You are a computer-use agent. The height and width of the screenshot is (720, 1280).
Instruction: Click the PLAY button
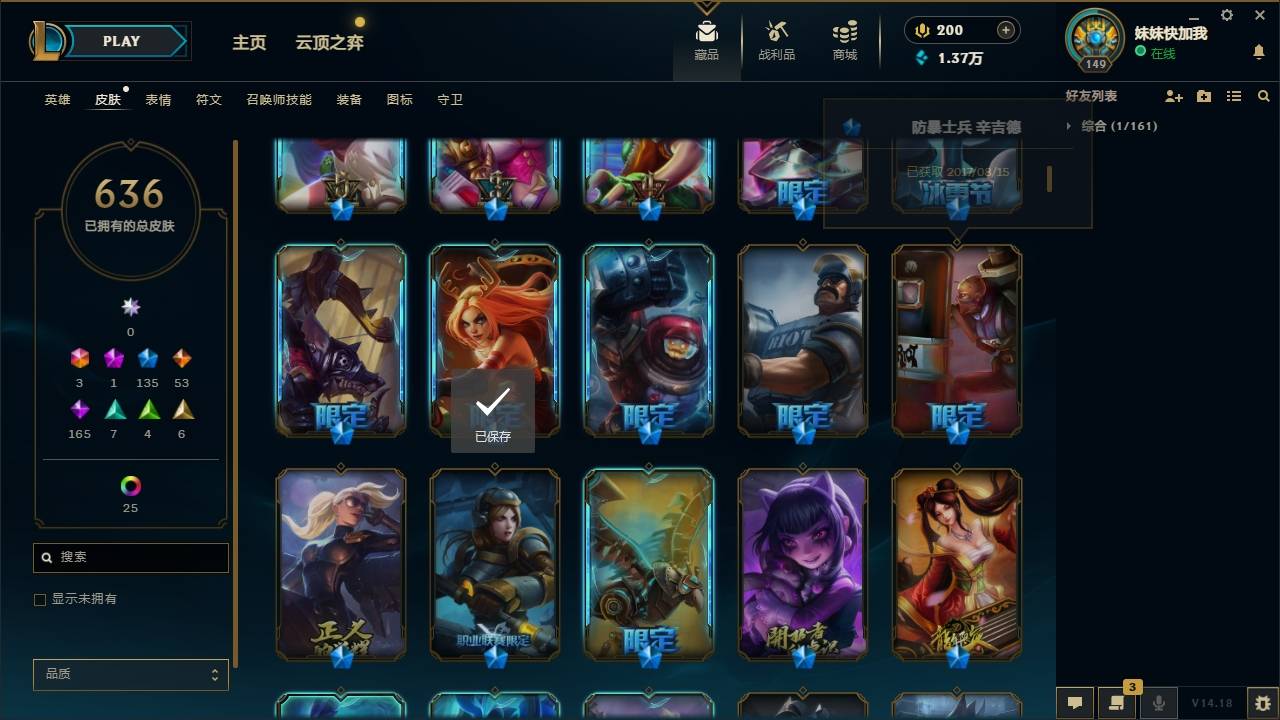[x=121, y=41]
